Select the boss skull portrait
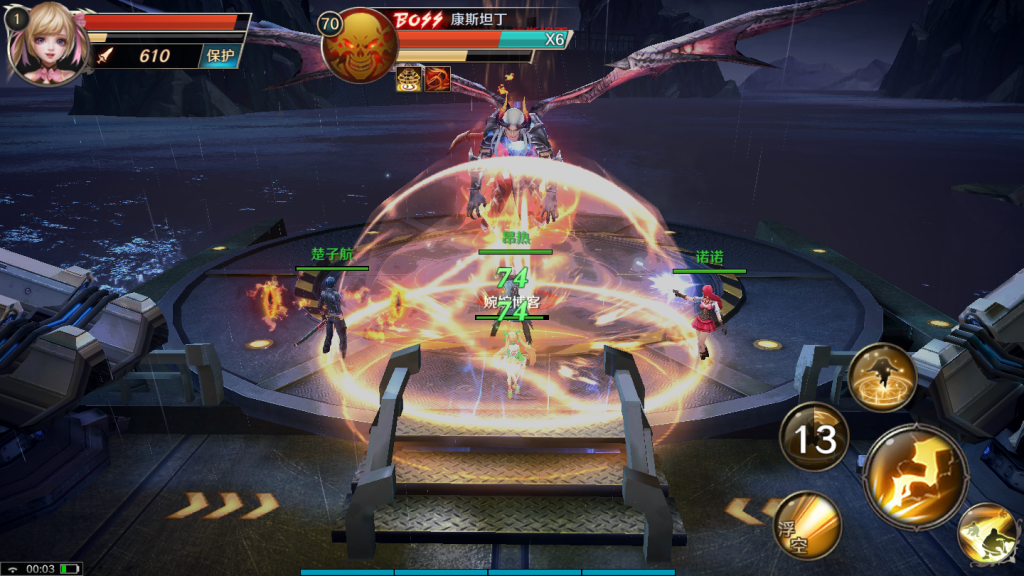Viewport: 1024px width, 576px height. [x=359, y=46]
